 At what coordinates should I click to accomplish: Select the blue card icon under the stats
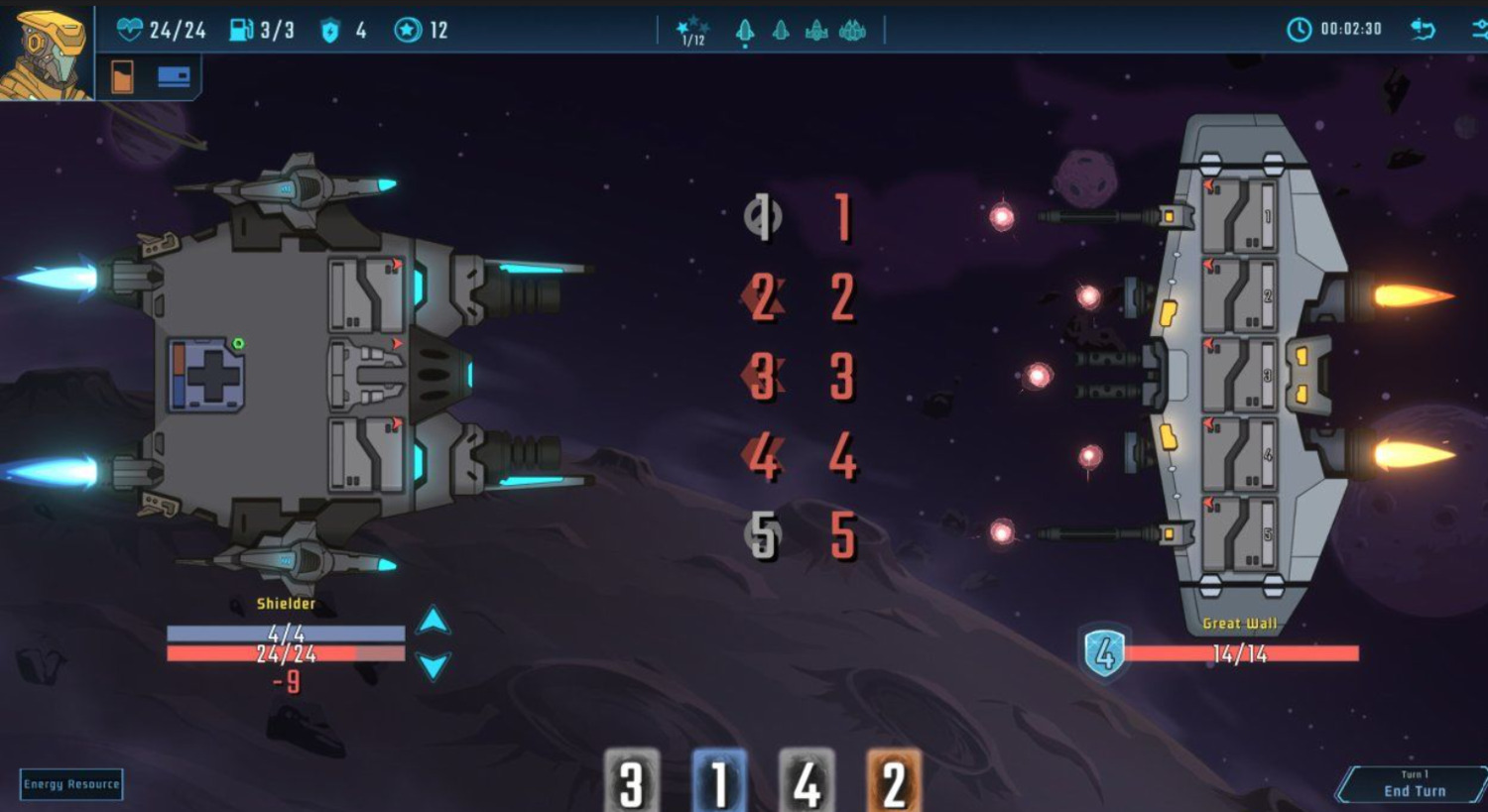[174, 76]
